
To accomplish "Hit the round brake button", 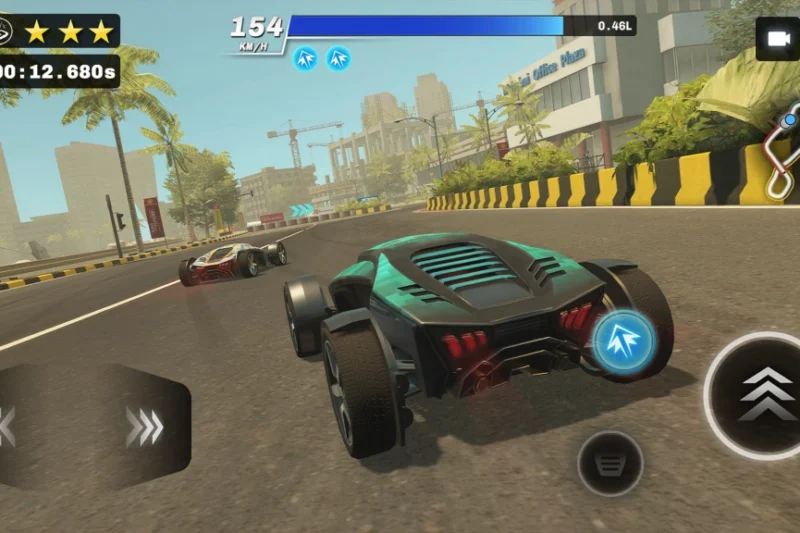I will click(x=610, y=463).
